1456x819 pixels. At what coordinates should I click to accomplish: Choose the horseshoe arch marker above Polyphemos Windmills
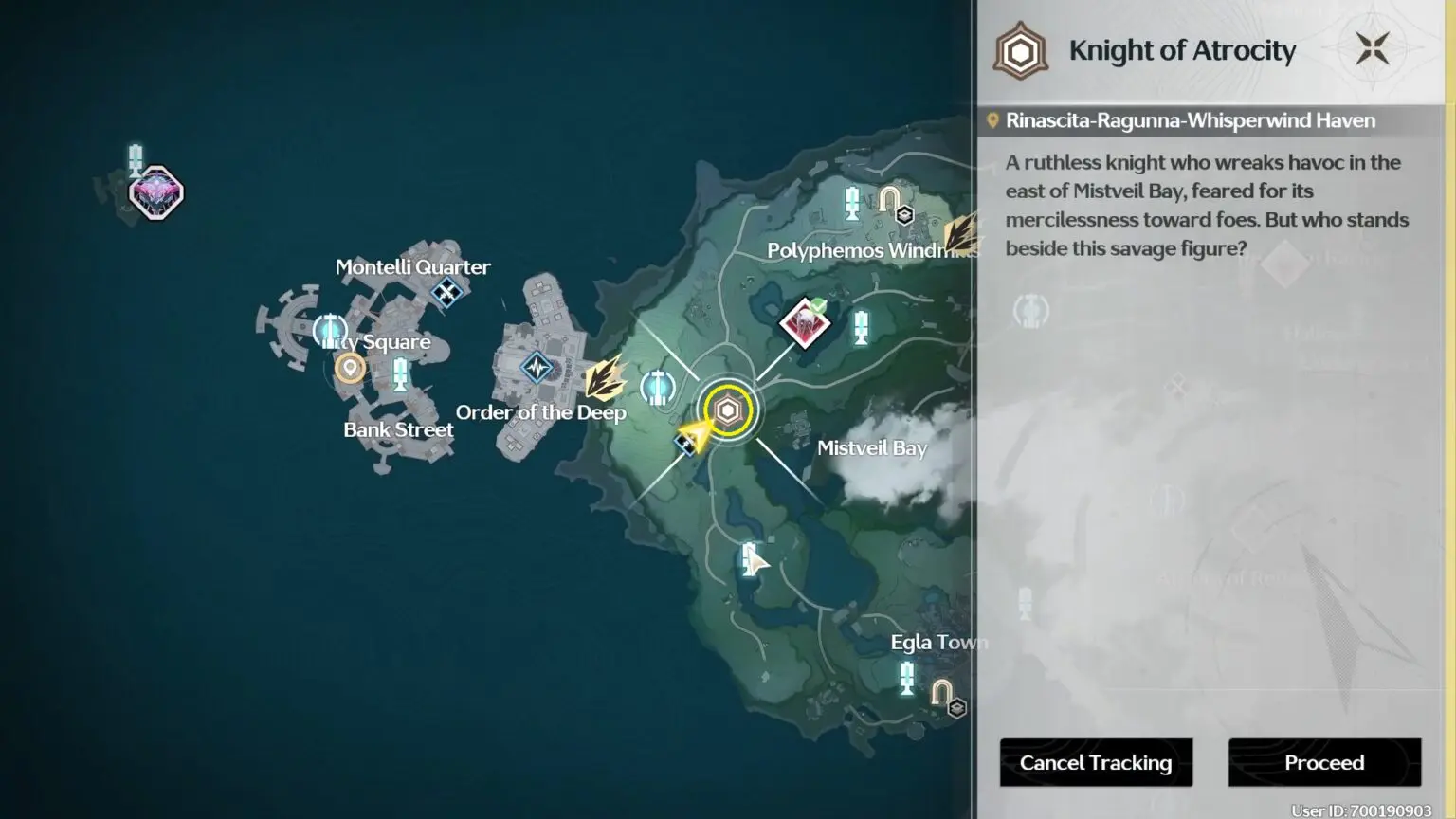point(889,199)
